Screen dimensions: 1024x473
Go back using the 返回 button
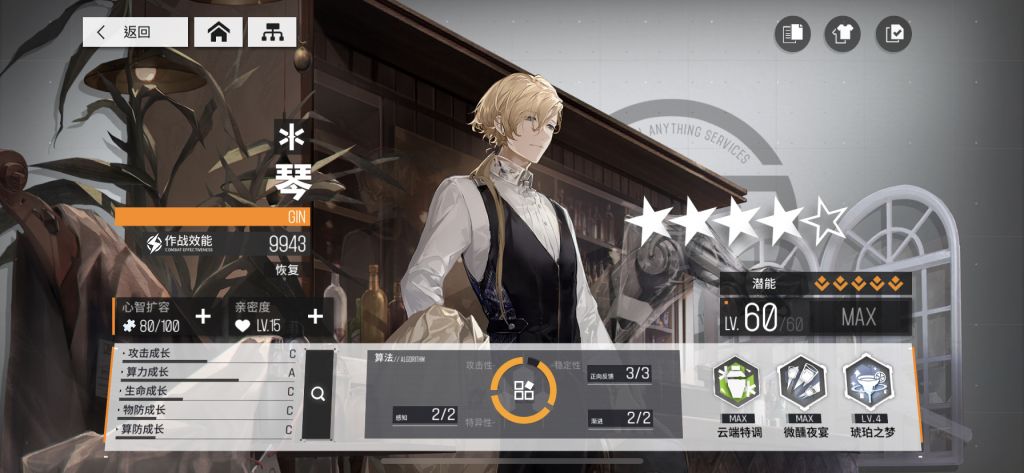point(135,32)
